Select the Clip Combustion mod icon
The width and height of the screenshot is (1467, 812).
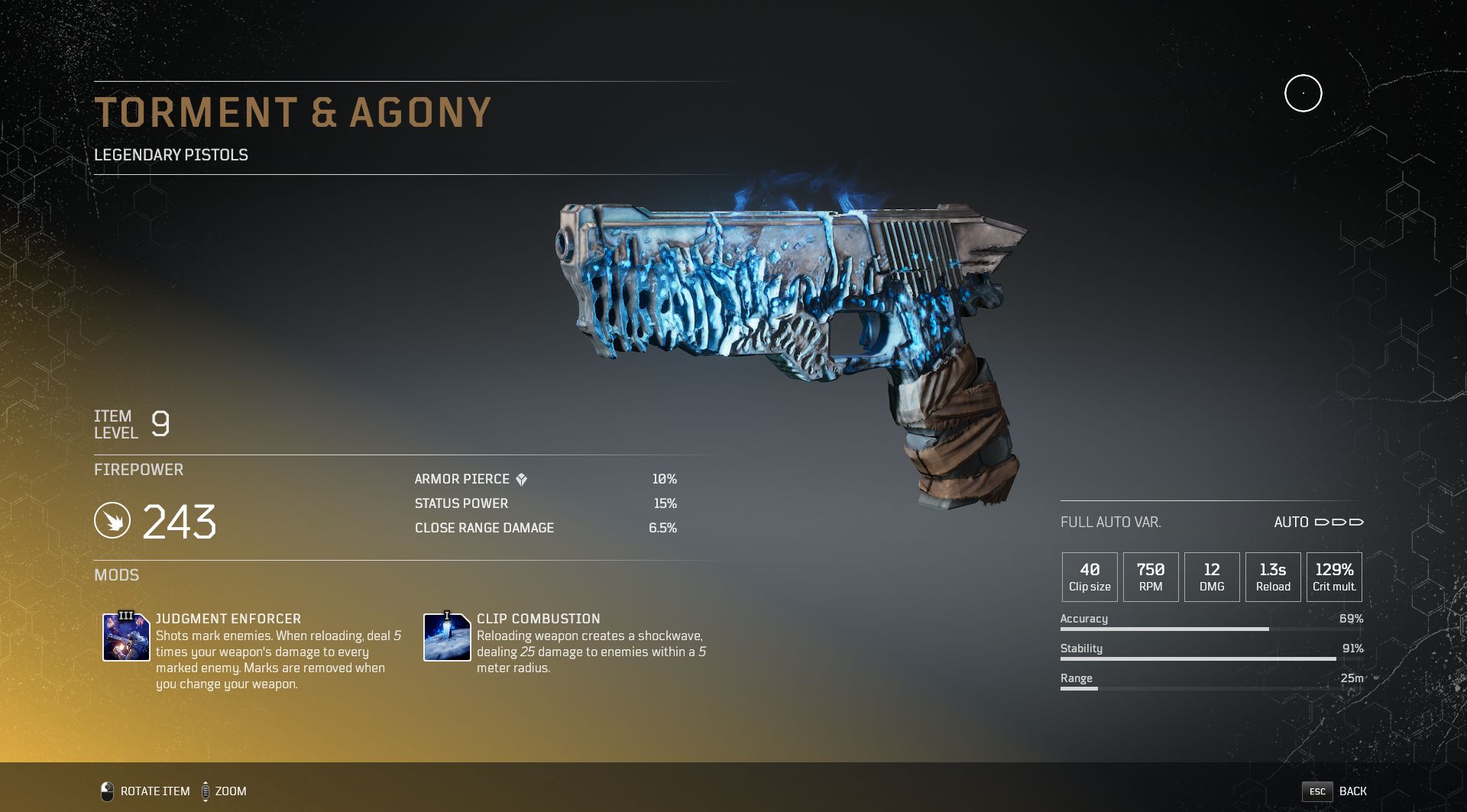[445, 636]
